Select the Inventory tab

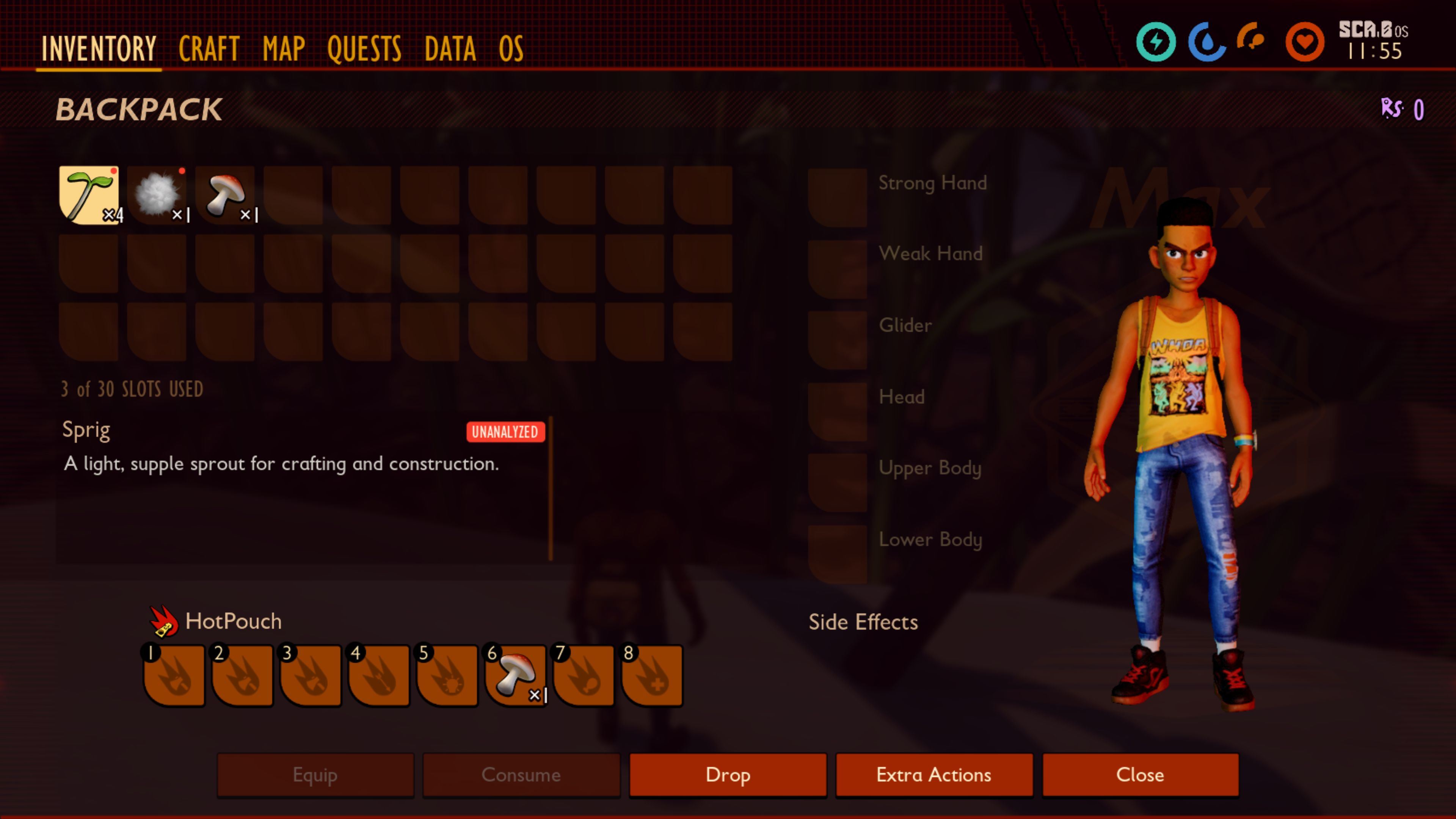pos(99,49)
